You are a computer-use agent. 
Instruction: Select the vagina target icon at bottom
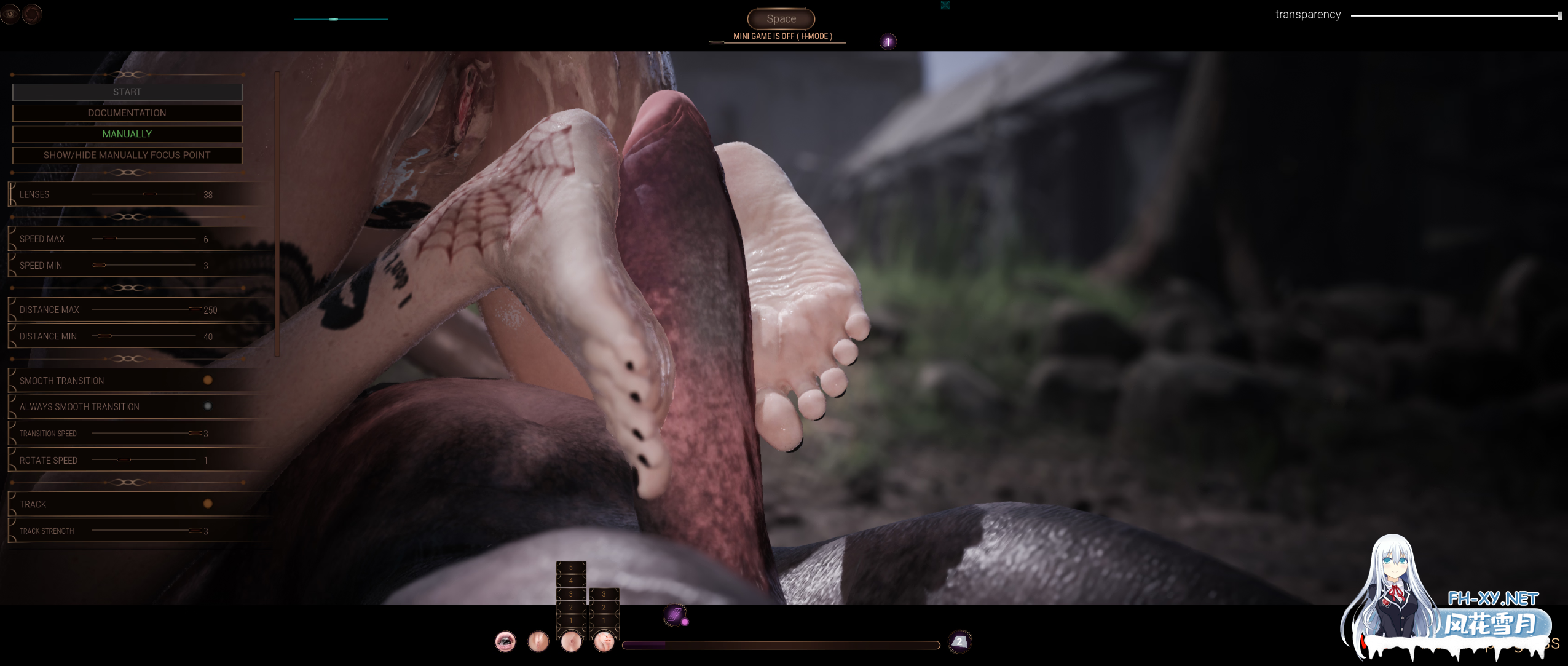click(538, 642)
